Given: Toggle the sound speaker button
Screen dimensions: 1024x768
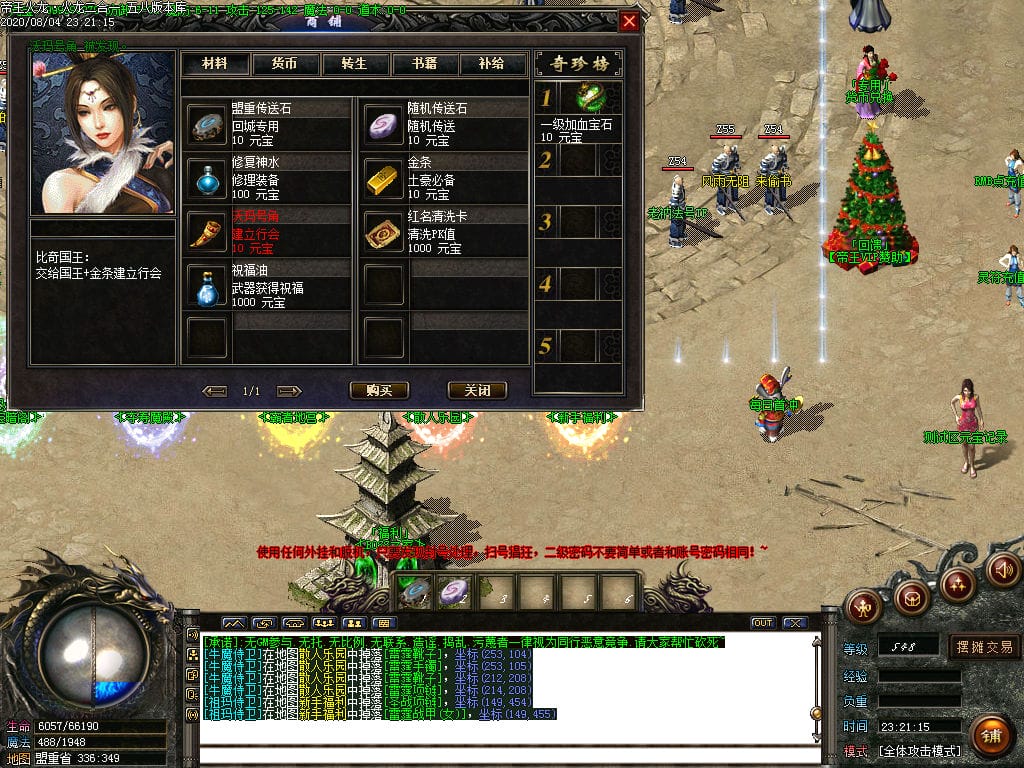Looking at the screenshot, I should [x=1002, y=570].
